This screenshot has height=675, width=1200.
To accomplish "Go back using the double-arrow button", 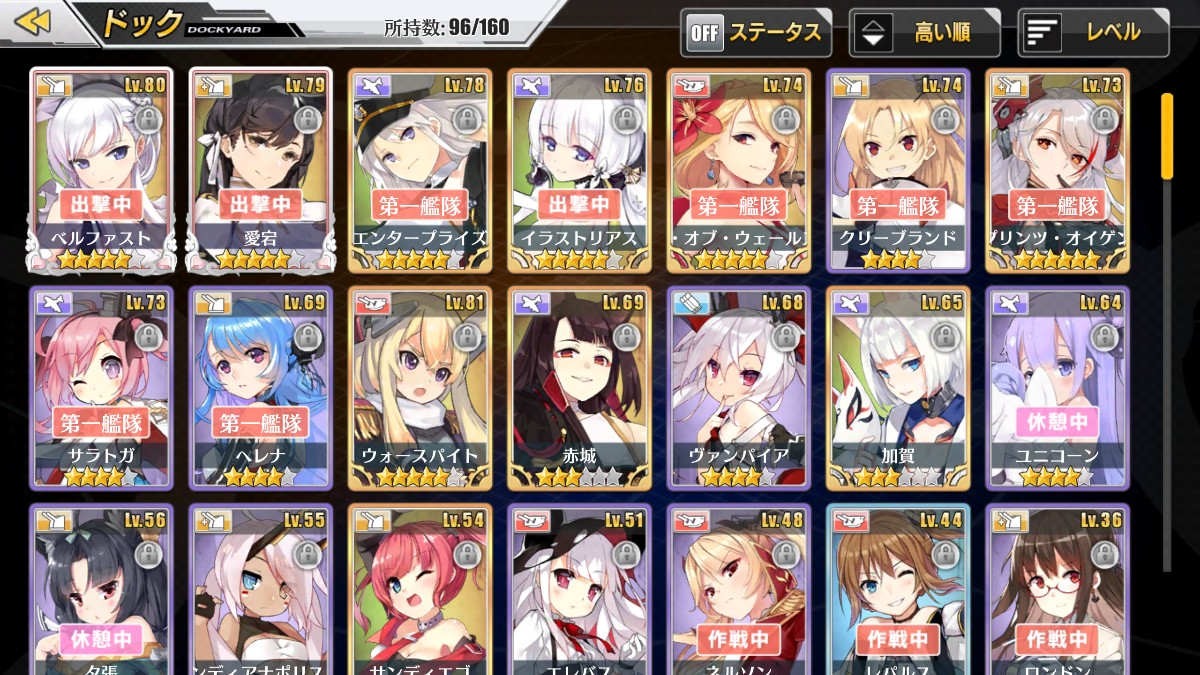I will point(33,22).
